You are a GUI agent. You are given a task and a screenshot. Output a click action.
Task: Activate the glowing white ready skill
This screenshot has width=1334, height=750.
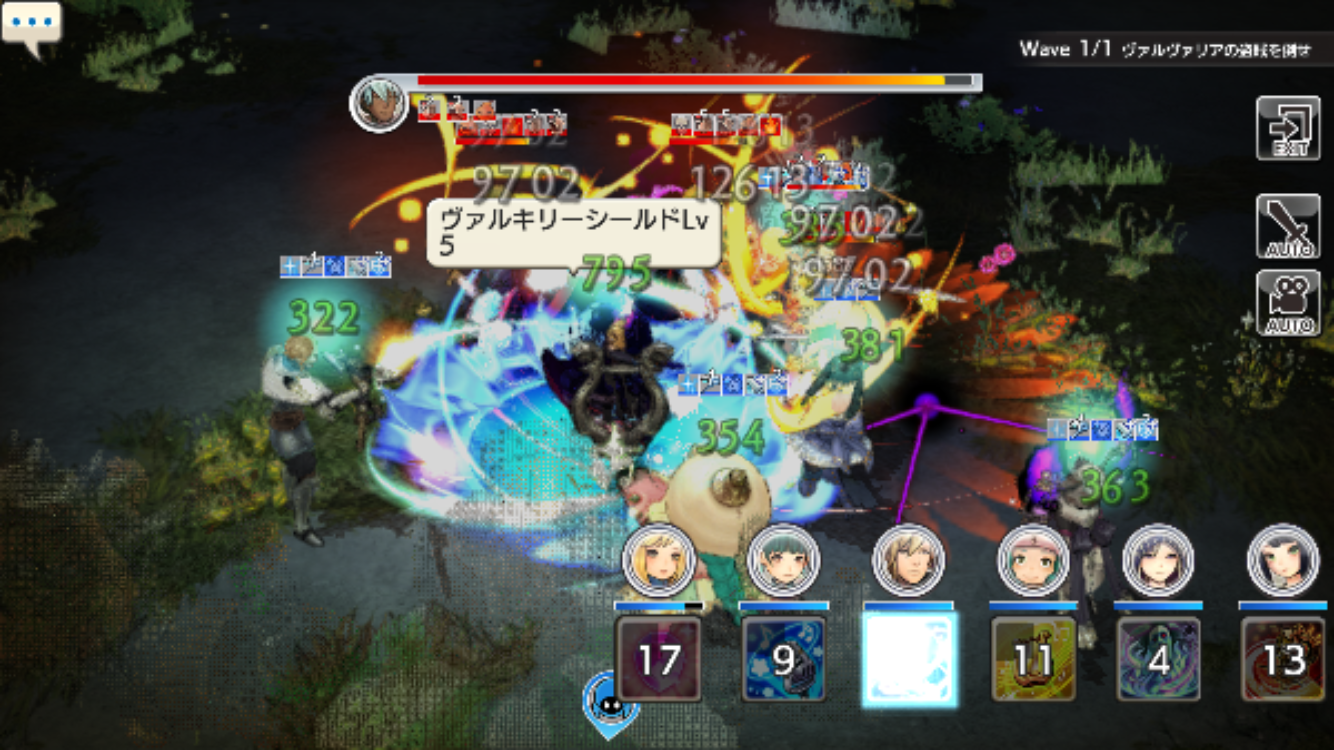(909, 659)
